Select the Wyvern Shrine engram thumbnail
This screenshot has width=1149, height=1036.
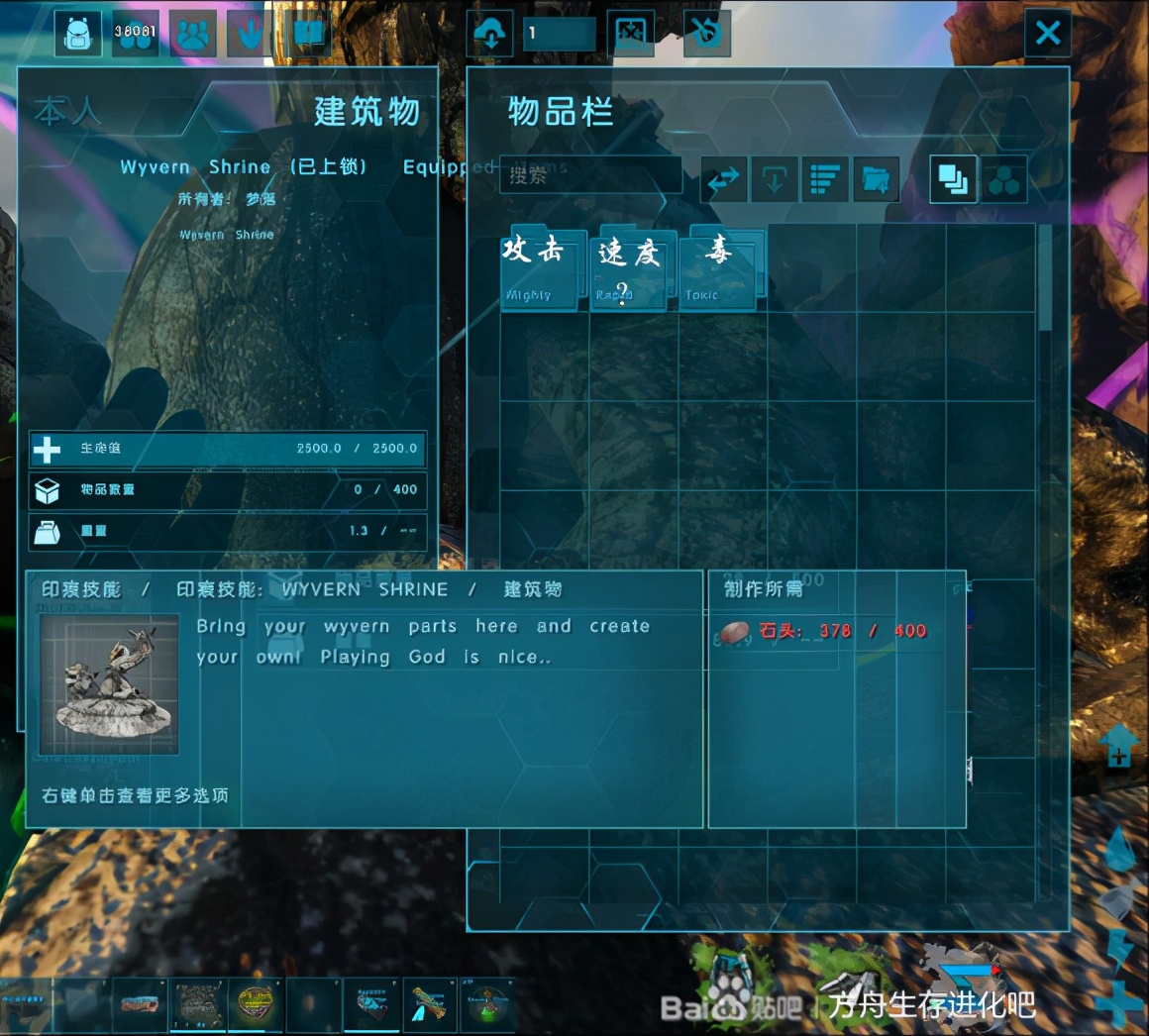coord(109,683)
